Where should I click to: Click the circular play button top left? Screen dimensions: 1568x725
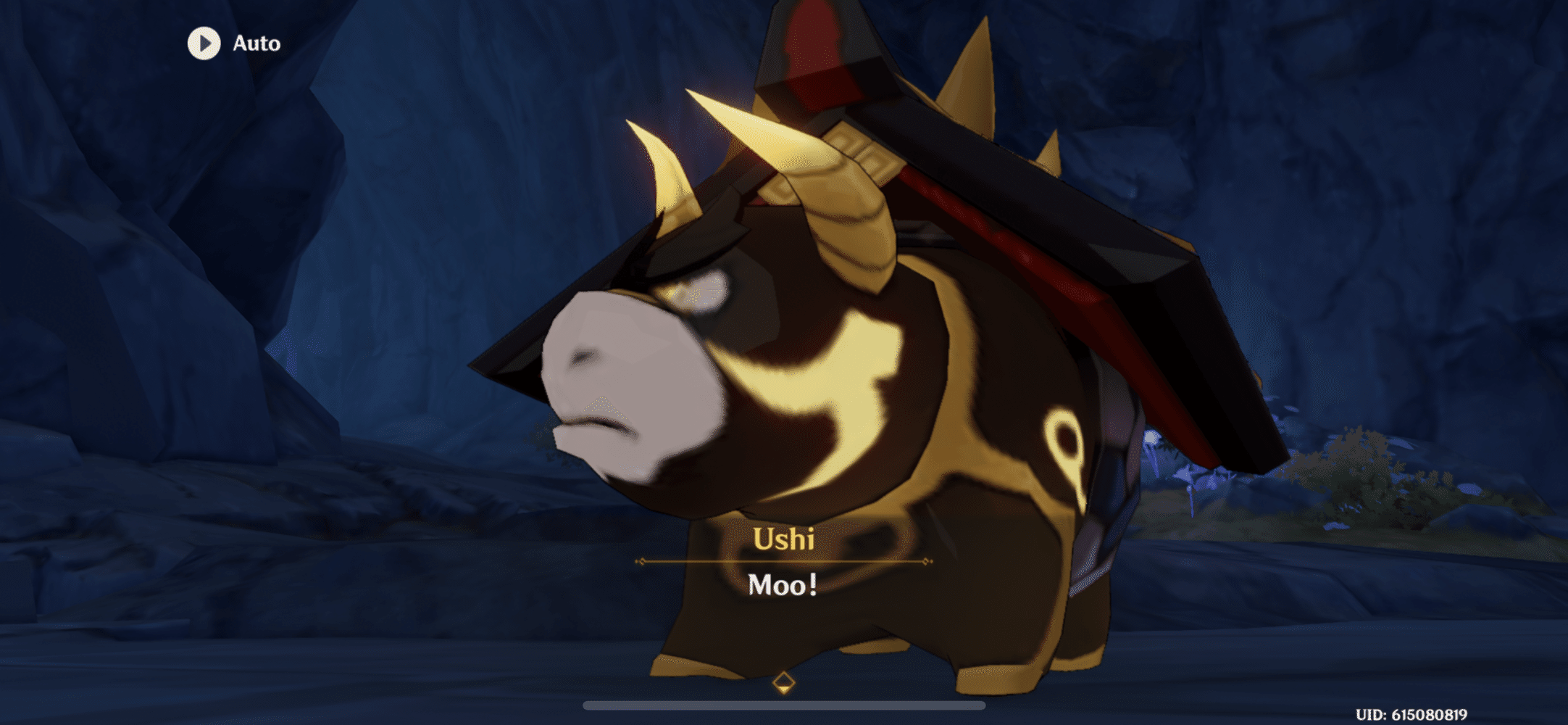205,43
